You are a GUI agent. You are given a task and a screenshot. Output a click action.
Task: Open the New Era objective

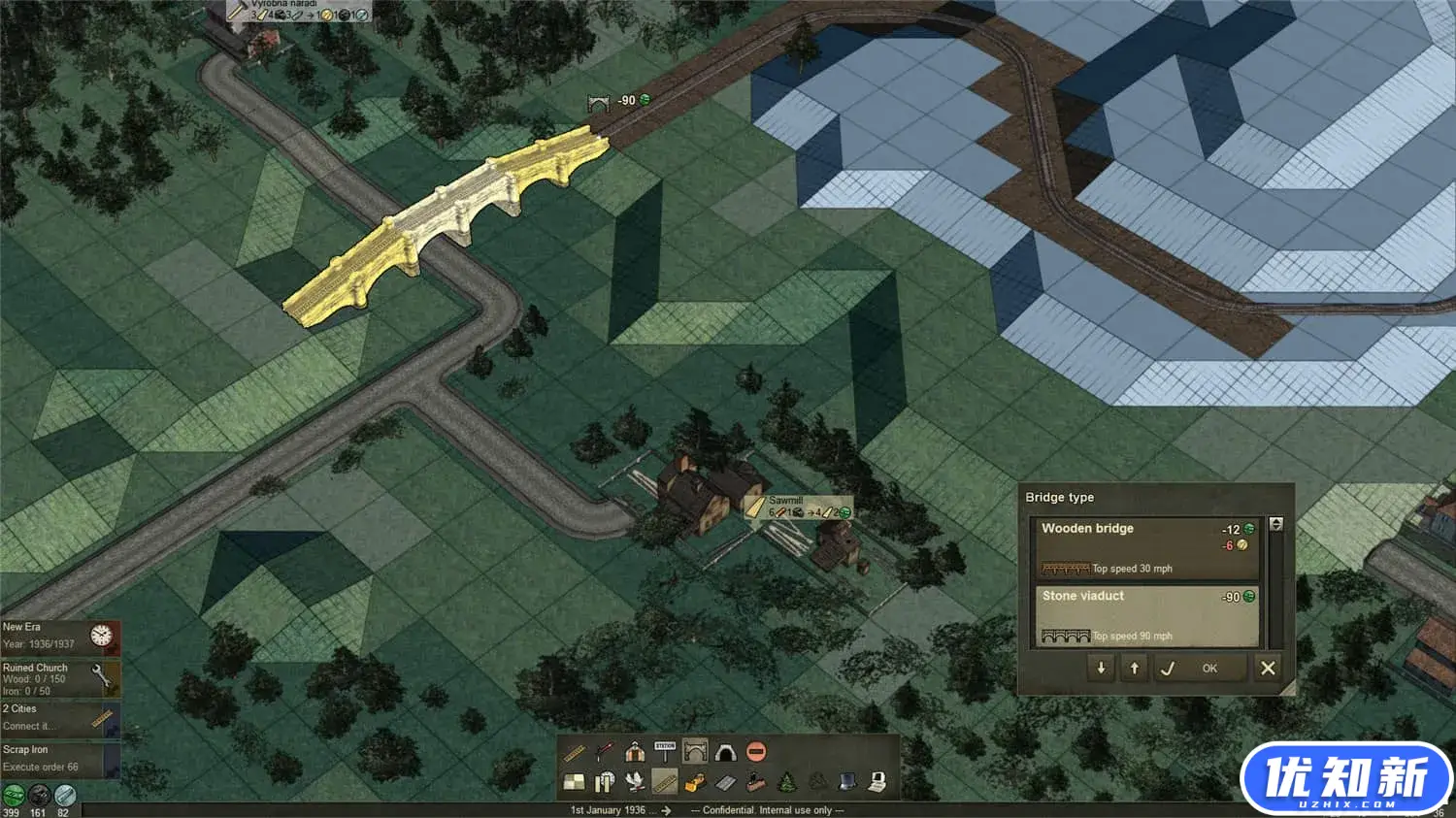60,636
